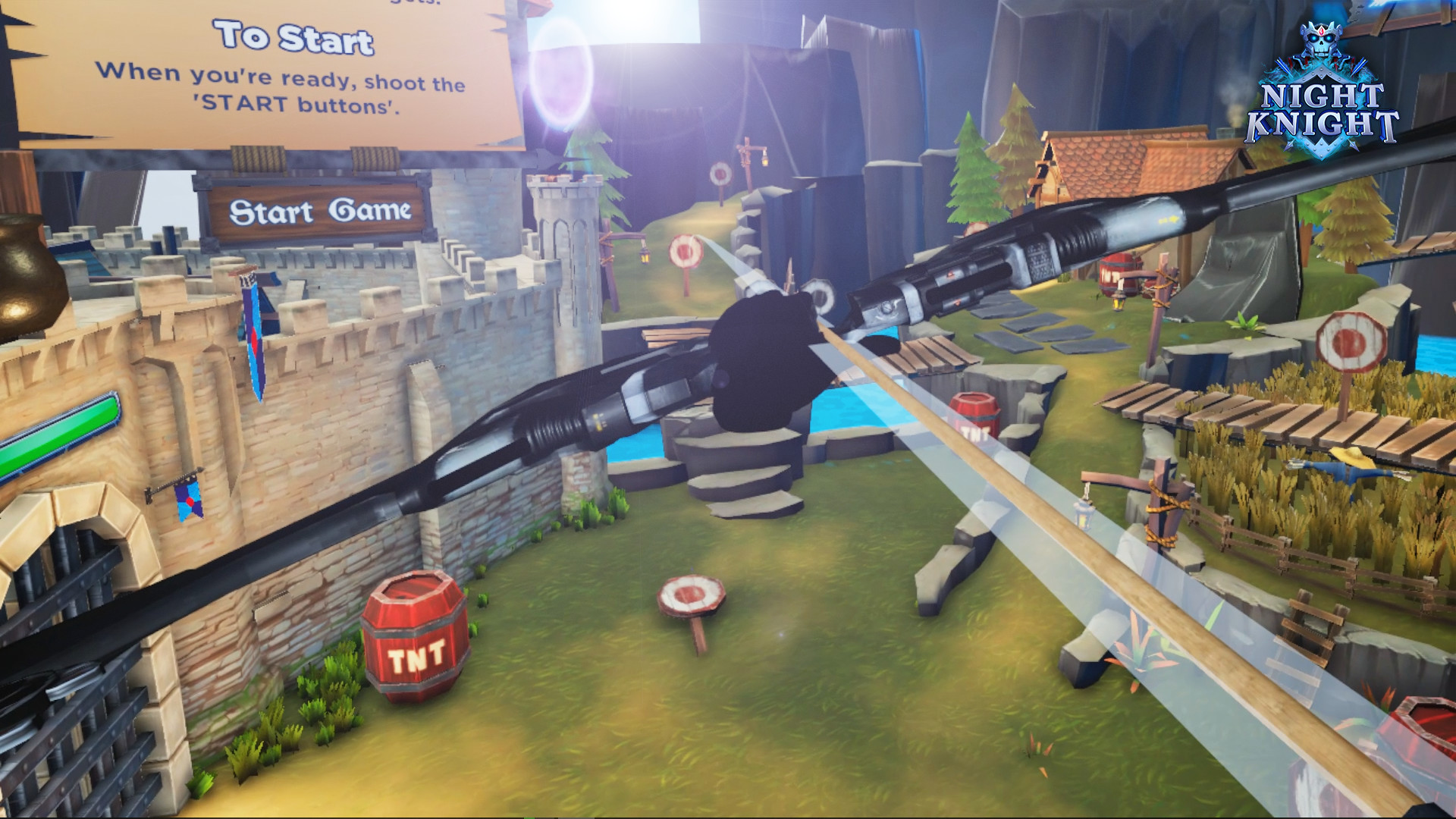Open the village house with red roof
This screenshot has height=819, width=1456.
point(1100,163)
